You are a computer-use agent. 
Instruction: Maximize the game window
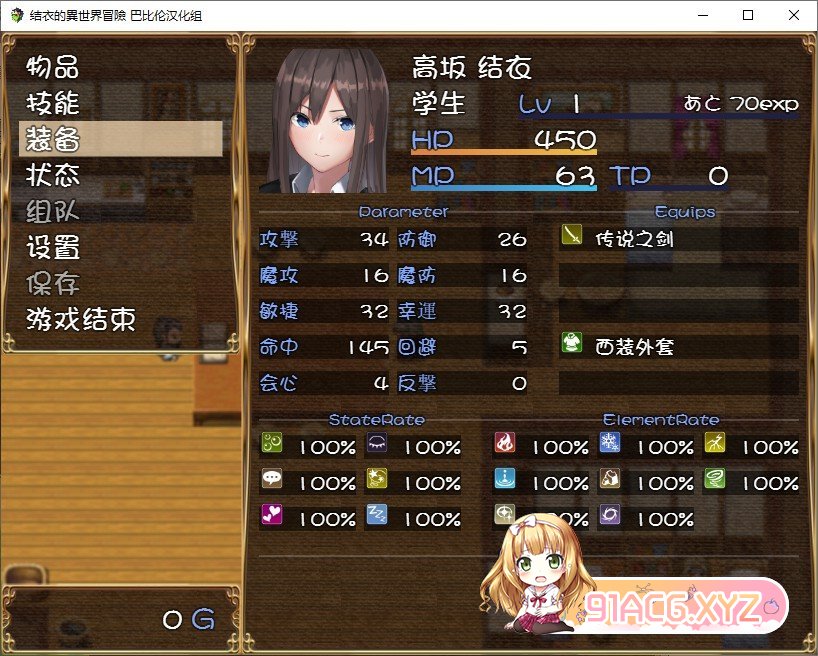point(748,15)
